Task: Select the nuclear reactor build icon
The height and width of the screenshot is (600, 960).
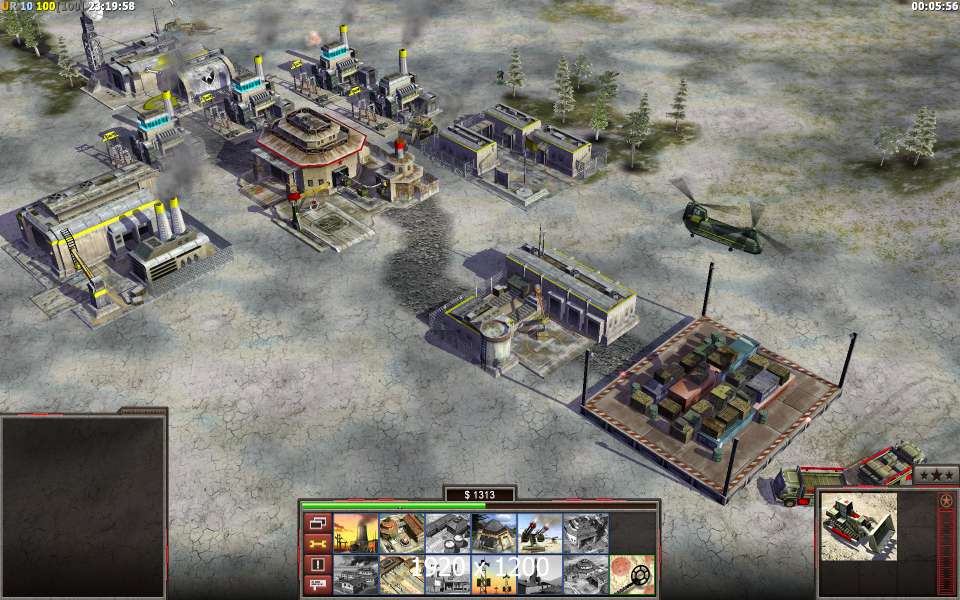Action: pos(355,533)
